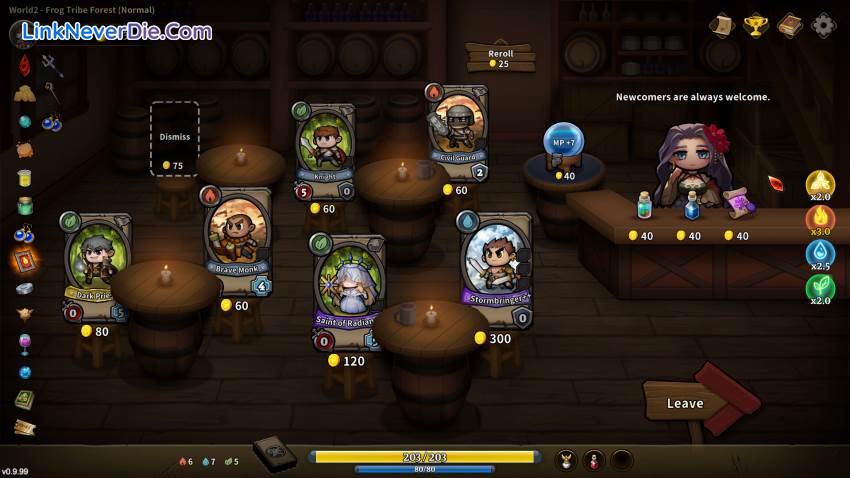Open the trophy achievements icon
Screen dimensions: 850x478
(x=756, y=25)
